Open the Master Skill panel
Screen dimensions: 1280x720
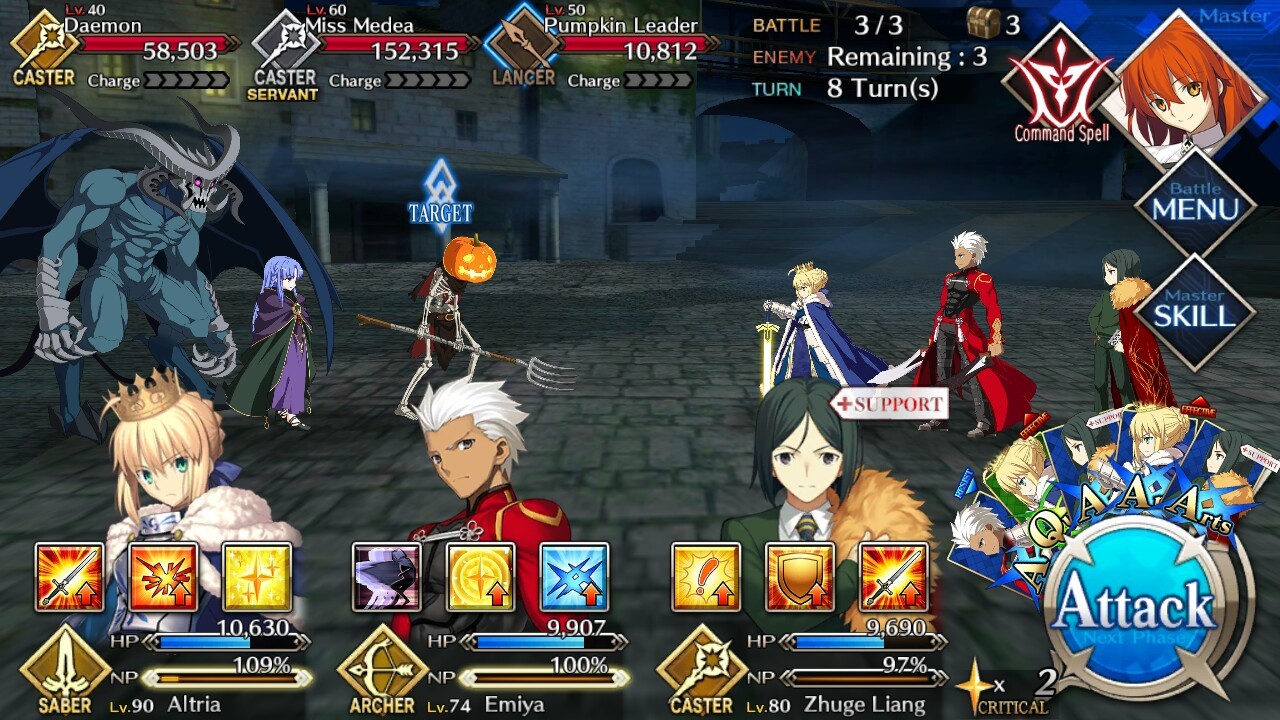[1195, 311]
